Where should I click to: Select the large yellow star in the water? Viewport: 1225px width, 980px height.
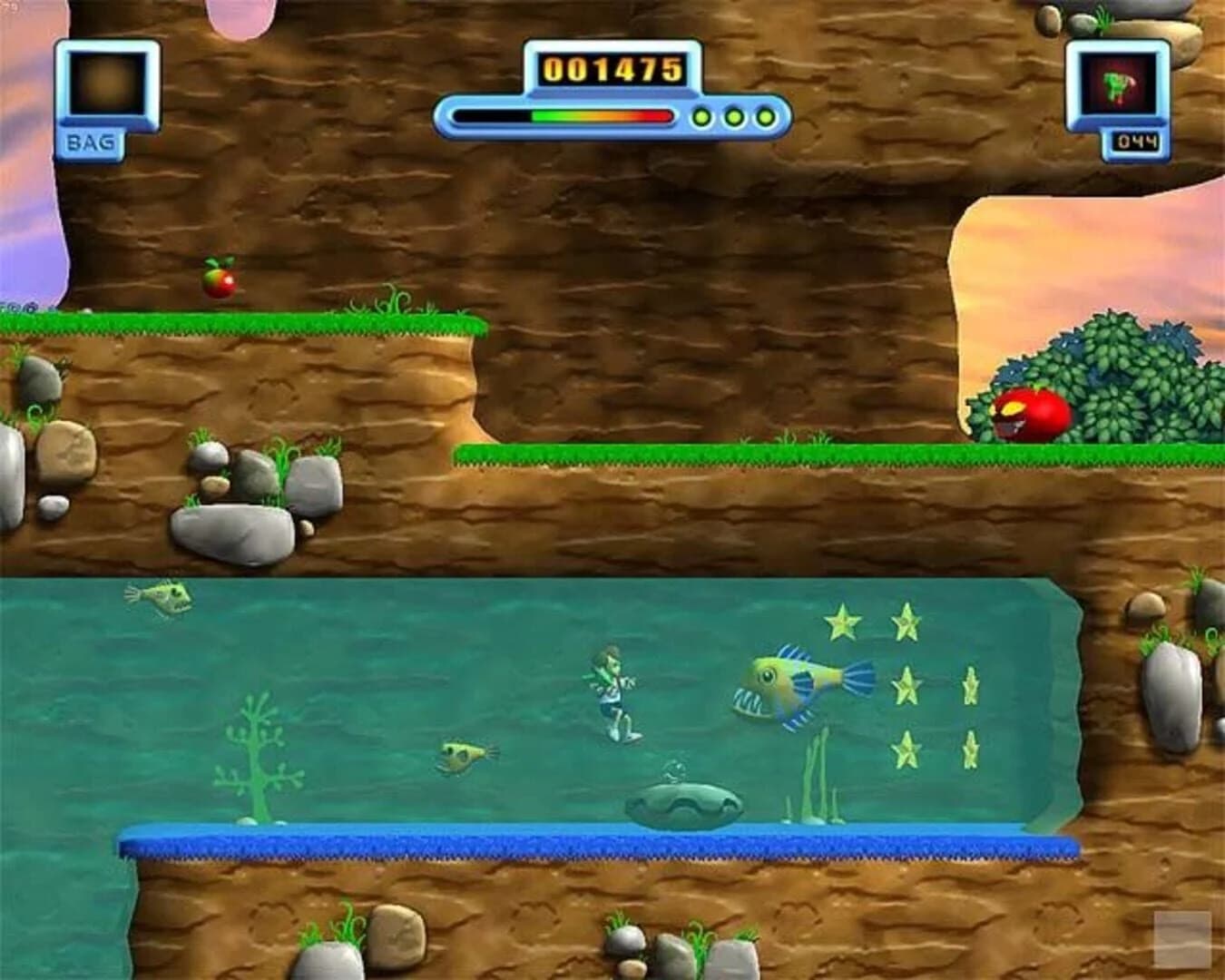click(844, 622)
